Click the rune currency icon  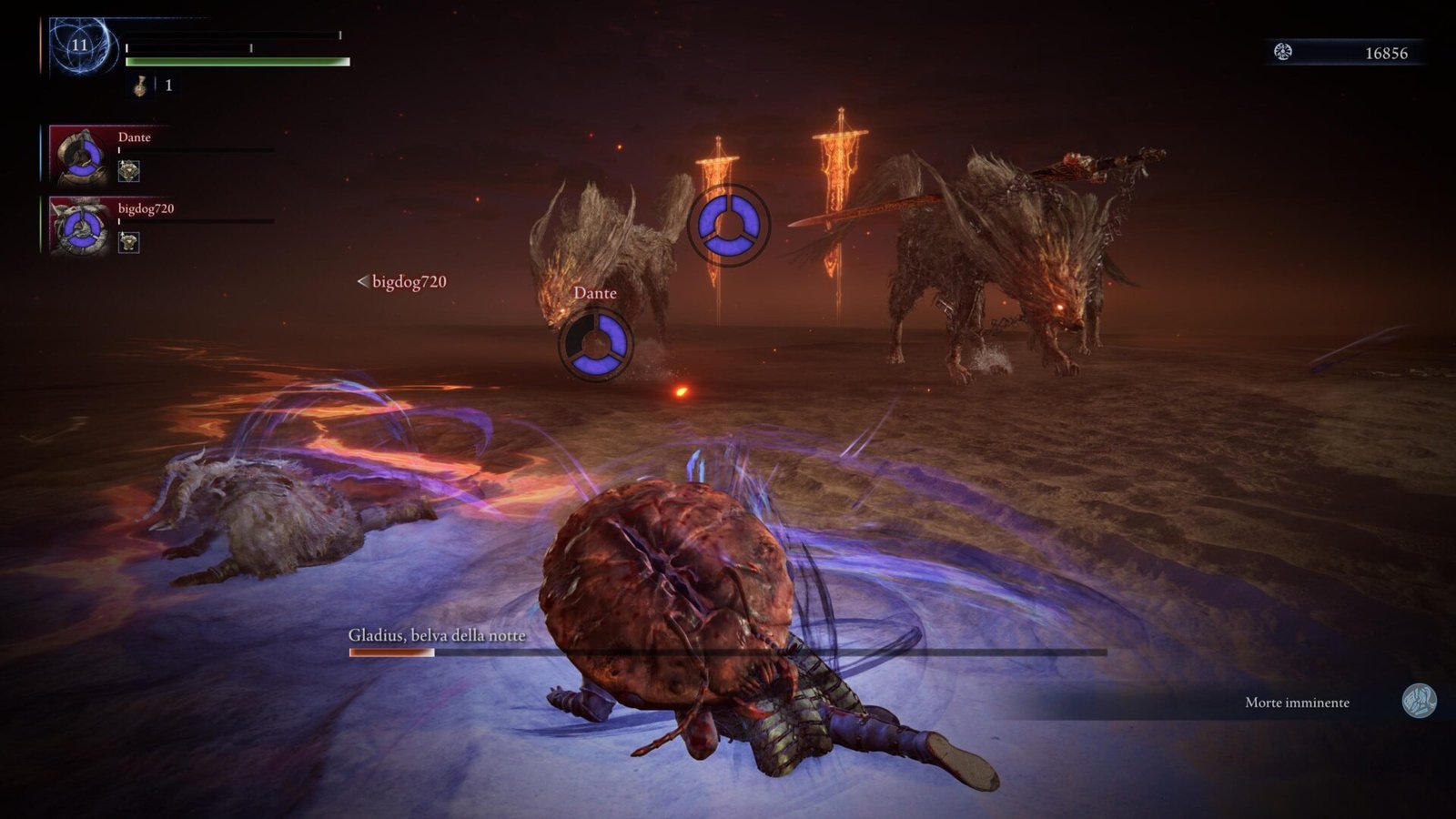point(1283,52)
